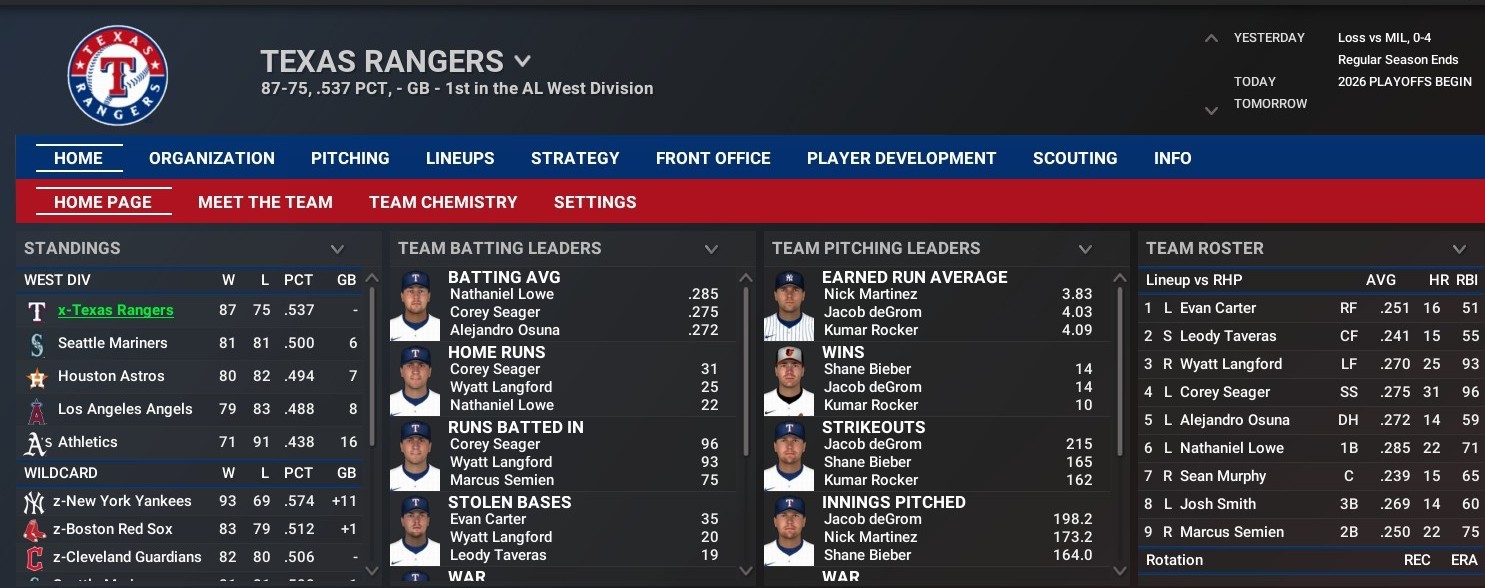This screenshot has height=588, width=1485.
Task: Open the Team Batting Leaders dropdown
Action: click(711, 249)
